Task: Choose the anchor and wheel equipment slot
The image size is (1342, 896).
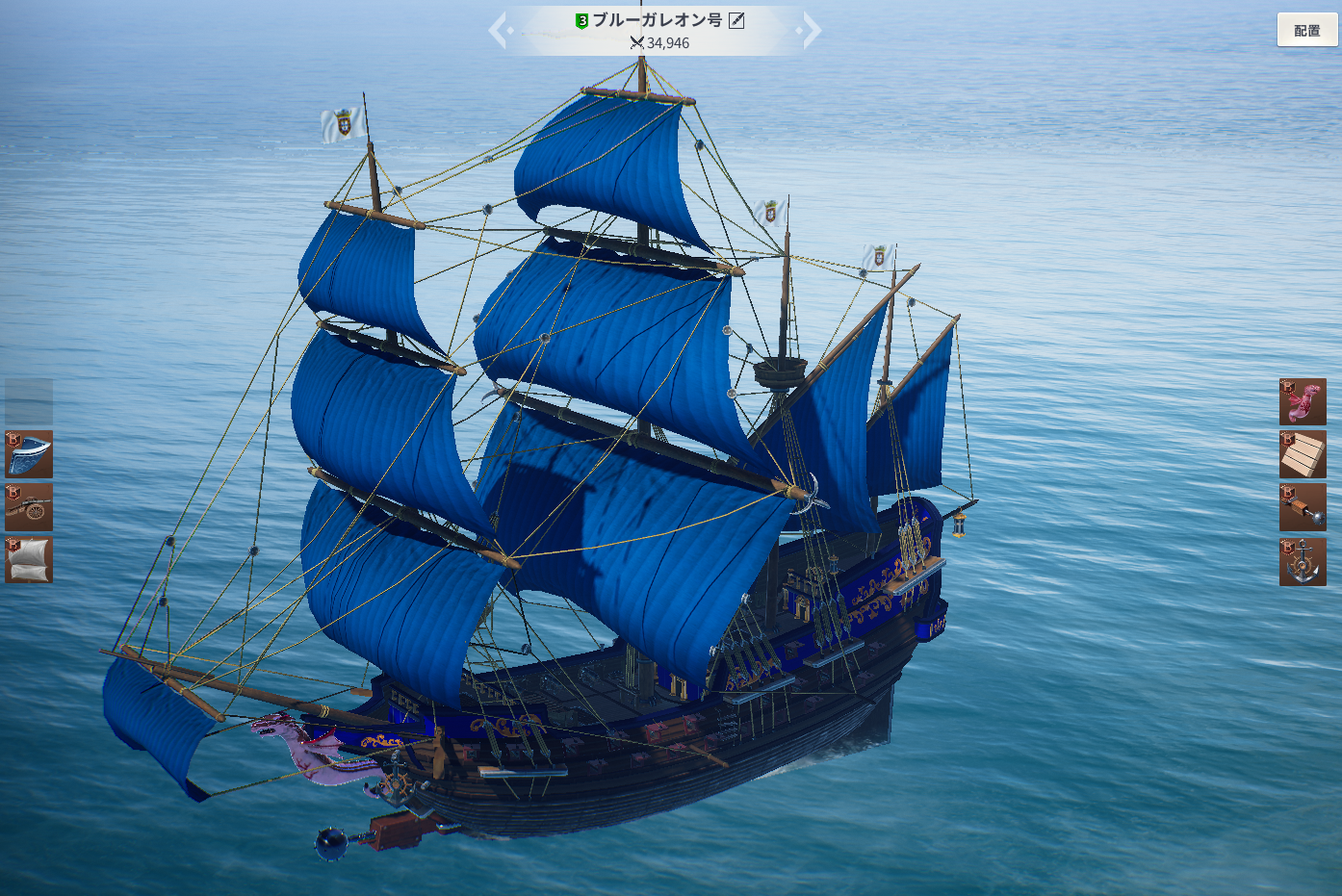Action: click(x=1303, y=562)
